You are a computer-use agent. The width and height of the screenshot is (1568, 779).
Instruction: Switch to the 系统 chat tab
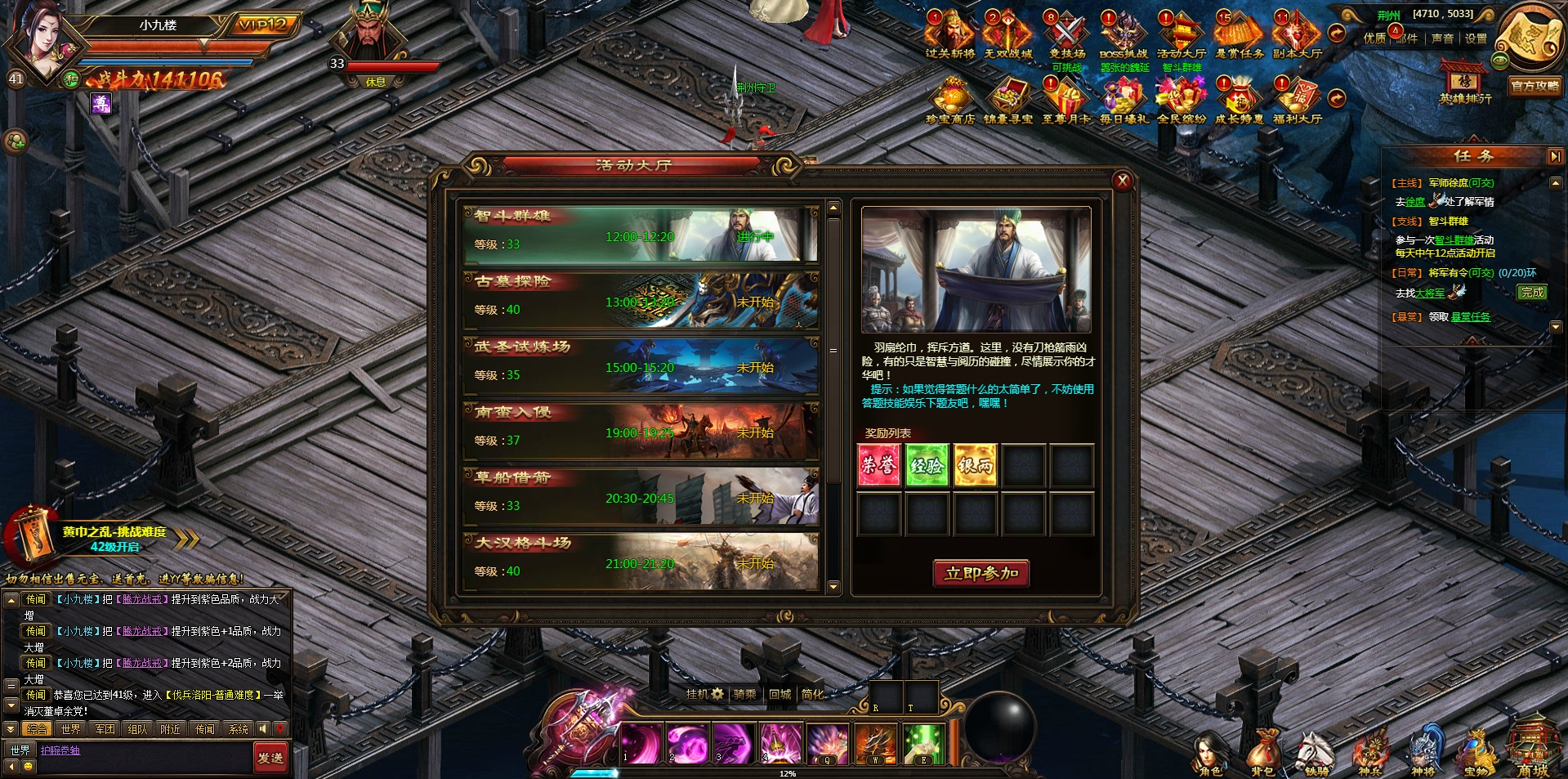[x=238, y=728]
